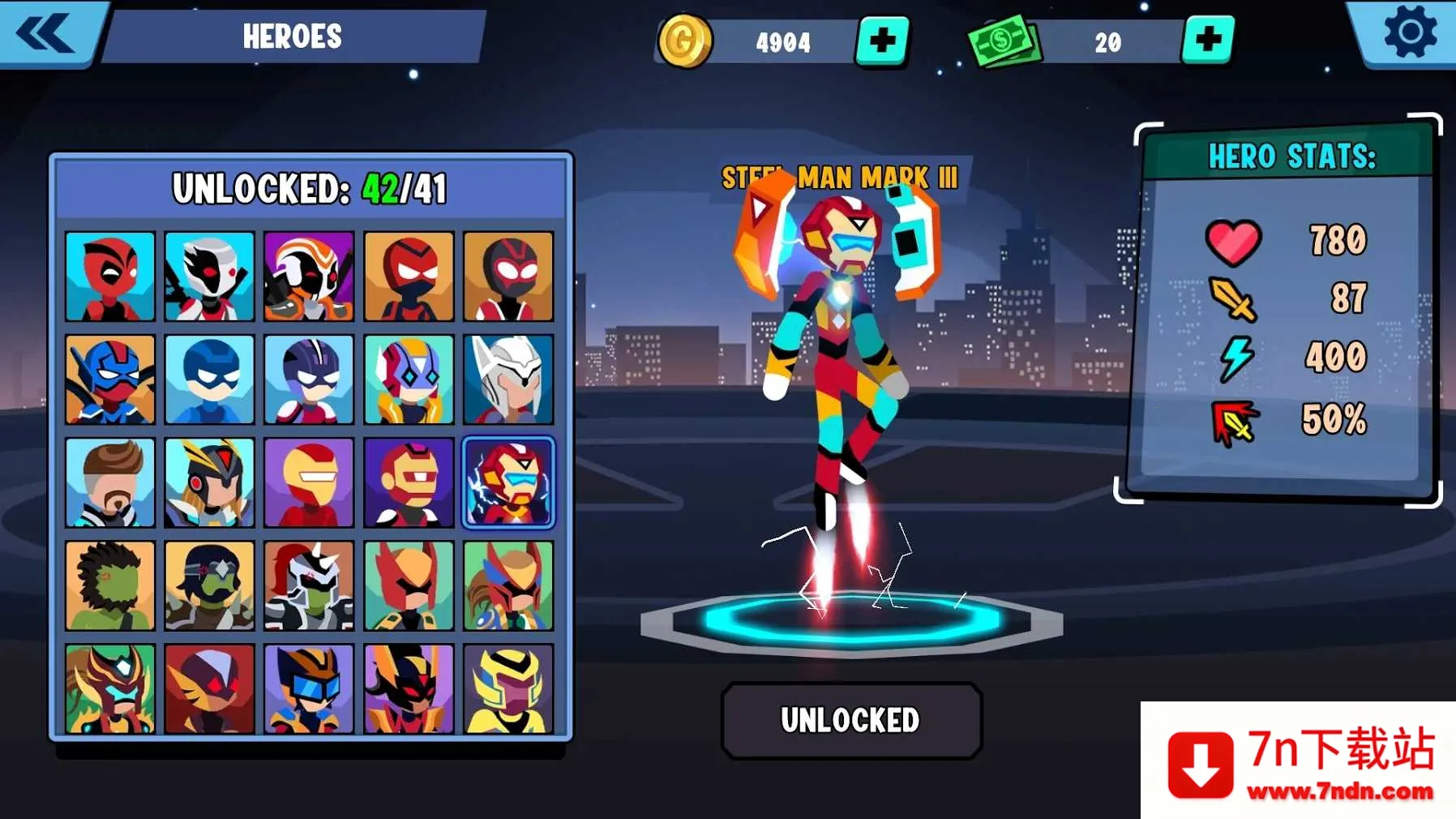Click the UNLOCKED button below the hero
The height and width of the screenshot is (819, 1456).
pyautogui.click(x=851, y=720)
